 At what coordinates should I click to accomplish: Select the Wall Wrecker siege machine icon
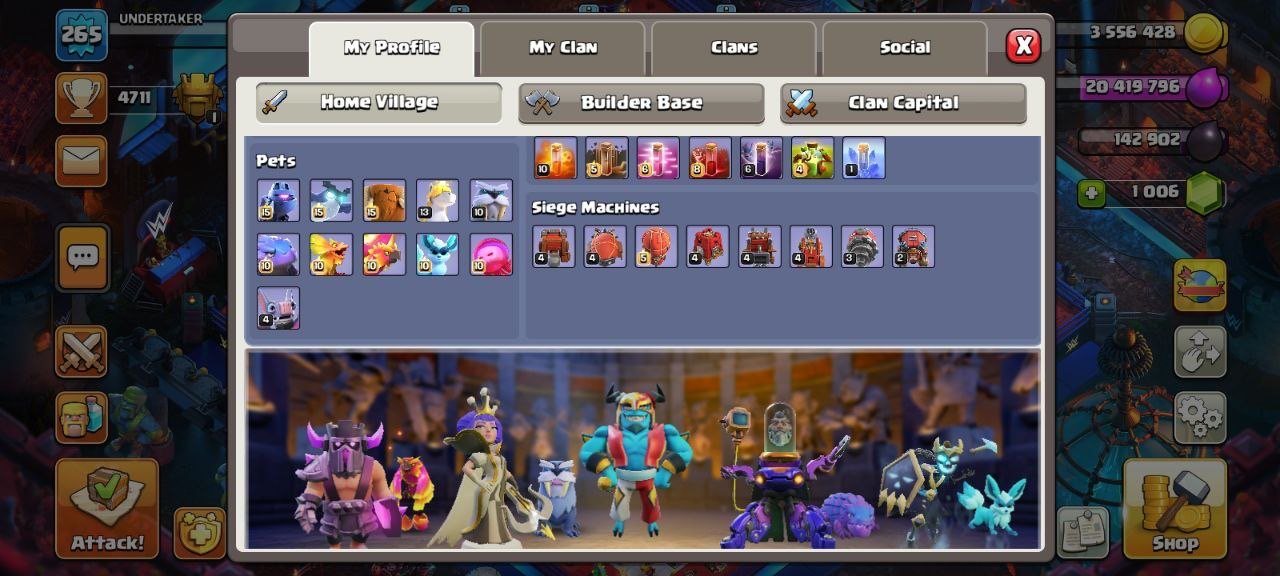click(x=554, y=246)
